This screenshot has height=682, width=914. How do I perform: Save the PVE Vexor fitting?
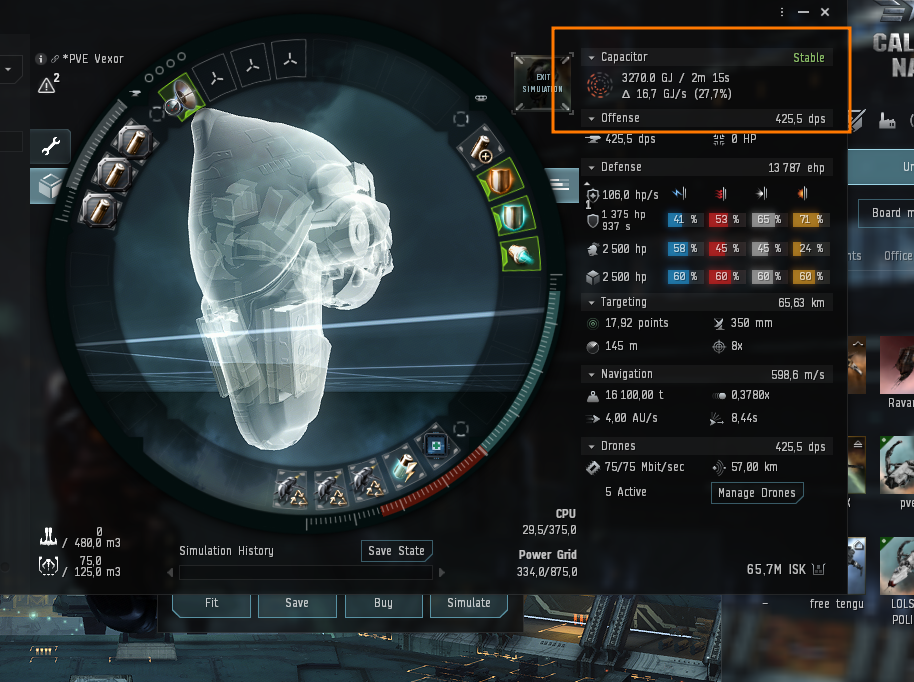coord(297,603)
